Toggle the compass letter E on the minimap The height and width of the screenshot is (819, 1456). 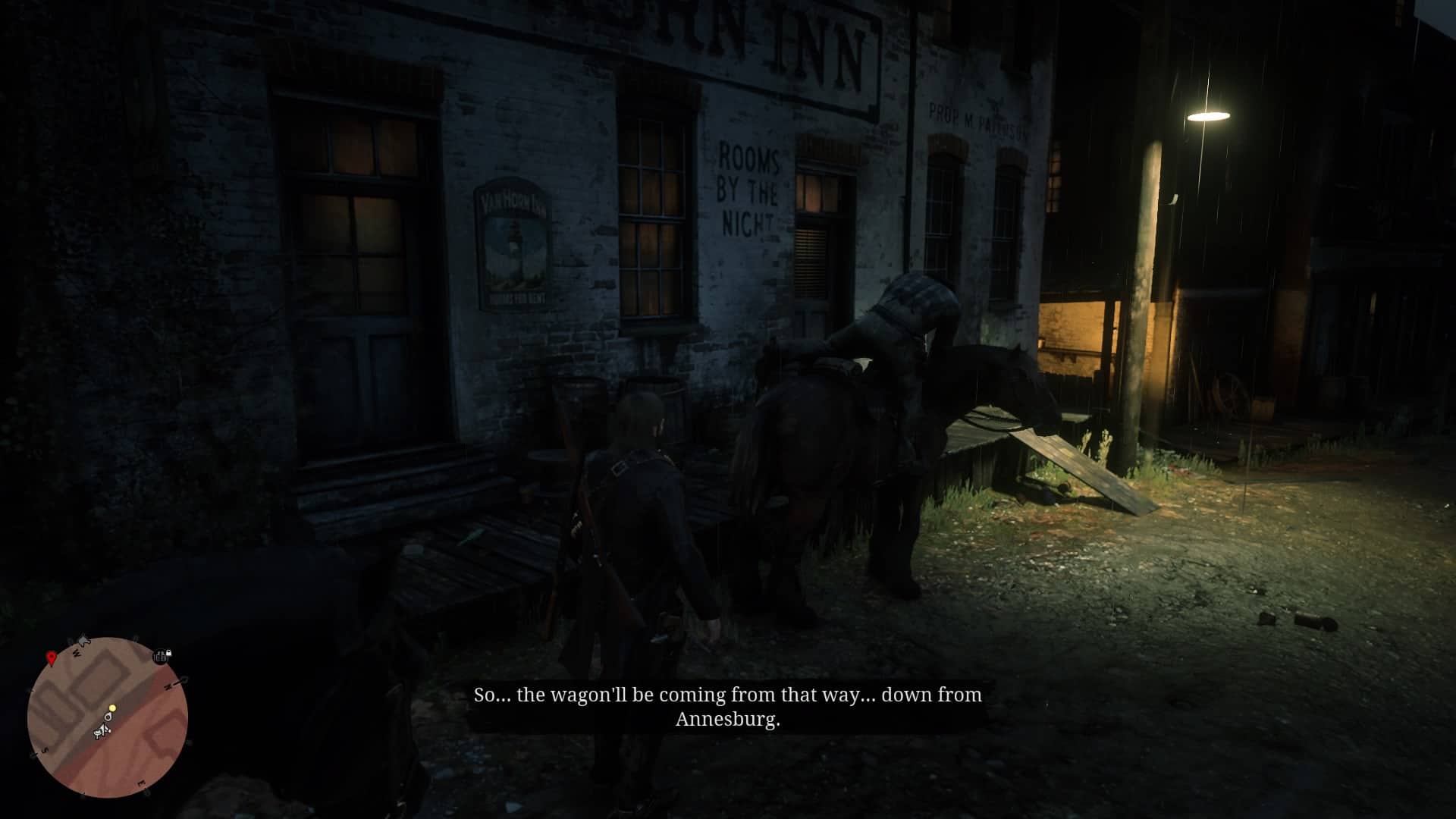[142, 783]
